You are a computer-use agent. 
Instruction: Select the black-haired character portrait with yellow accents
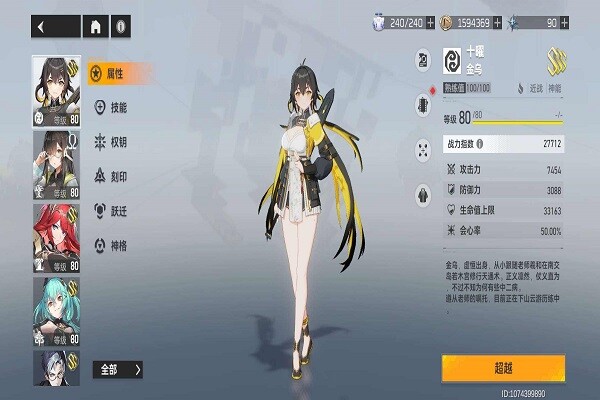(56, 90)
